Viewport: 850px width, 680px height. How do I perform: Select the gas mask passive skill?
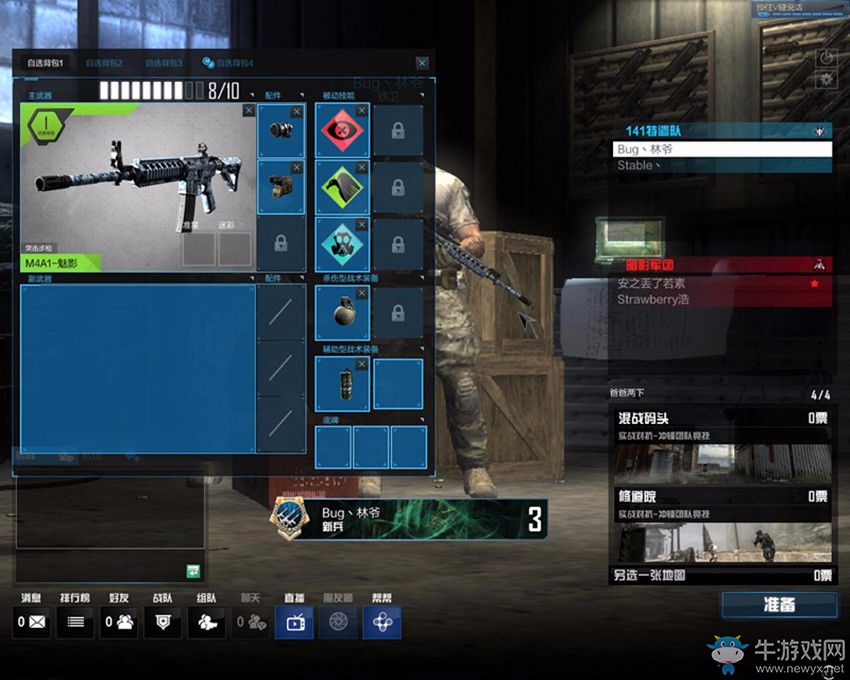click(x=342, y=244)
